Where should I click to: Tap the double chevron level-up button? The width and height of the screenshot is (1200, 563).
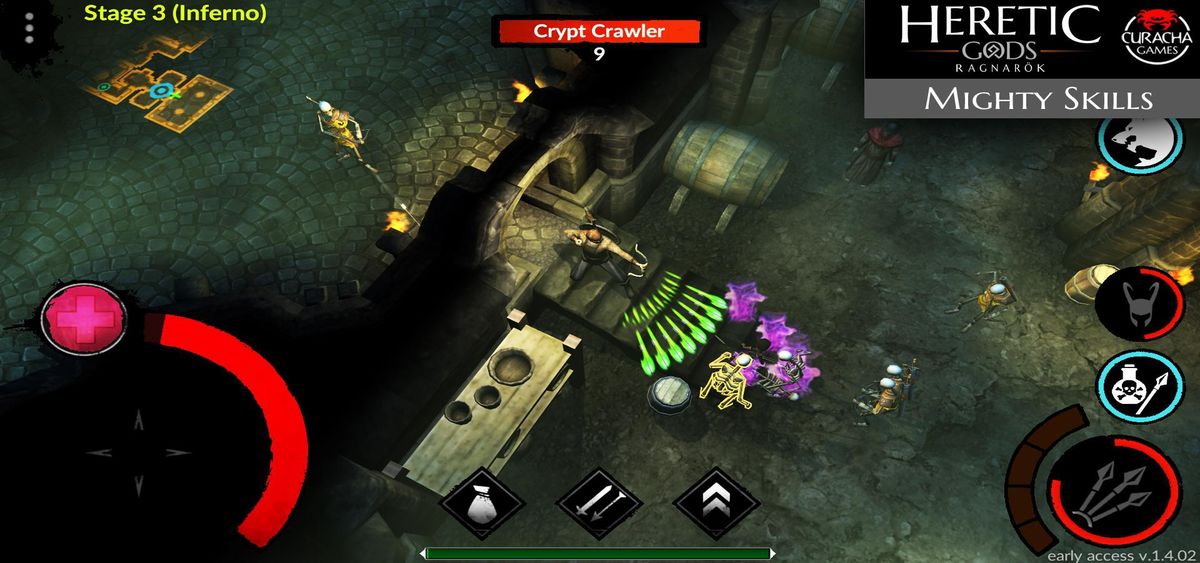pyautogui.click(x=715, y=504)
